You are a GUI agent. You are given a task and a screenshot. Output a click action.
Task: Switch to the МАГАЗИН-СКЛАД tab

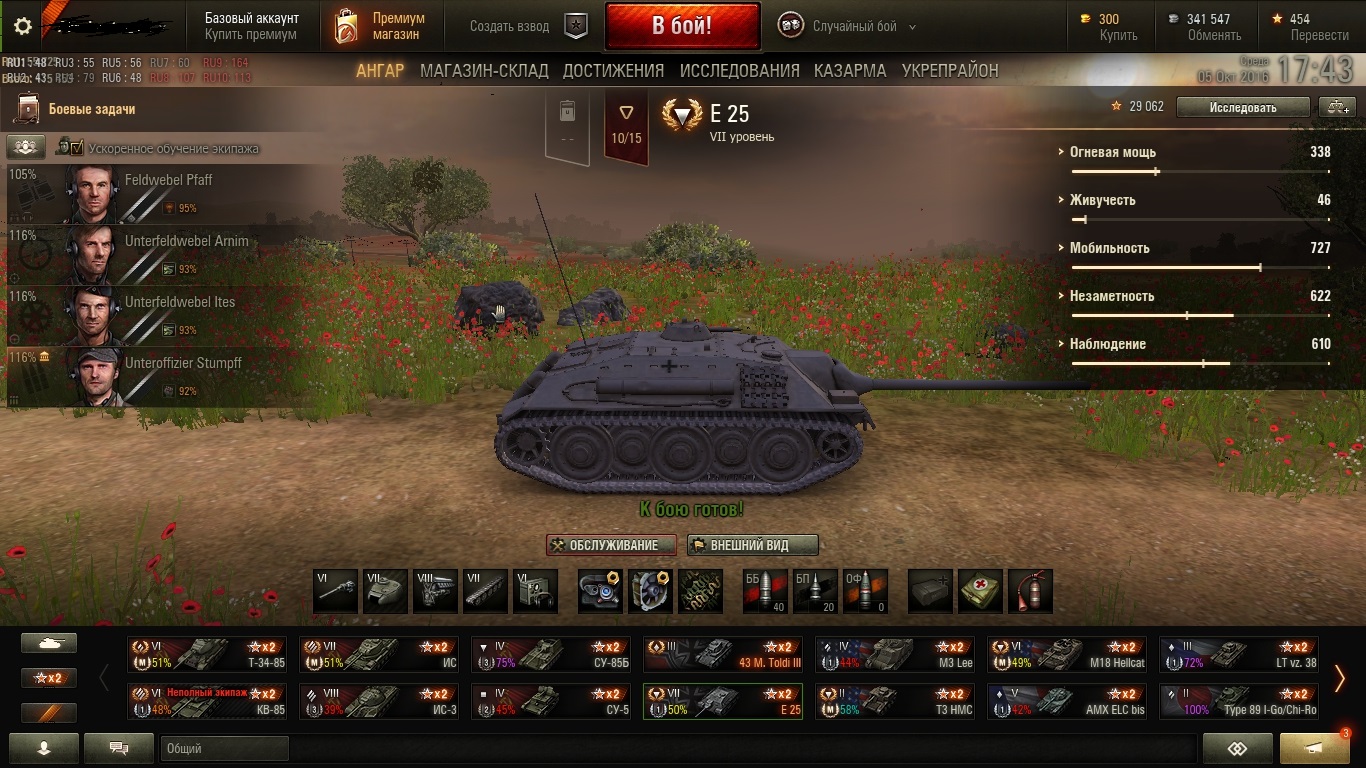(x=484, y=71)
